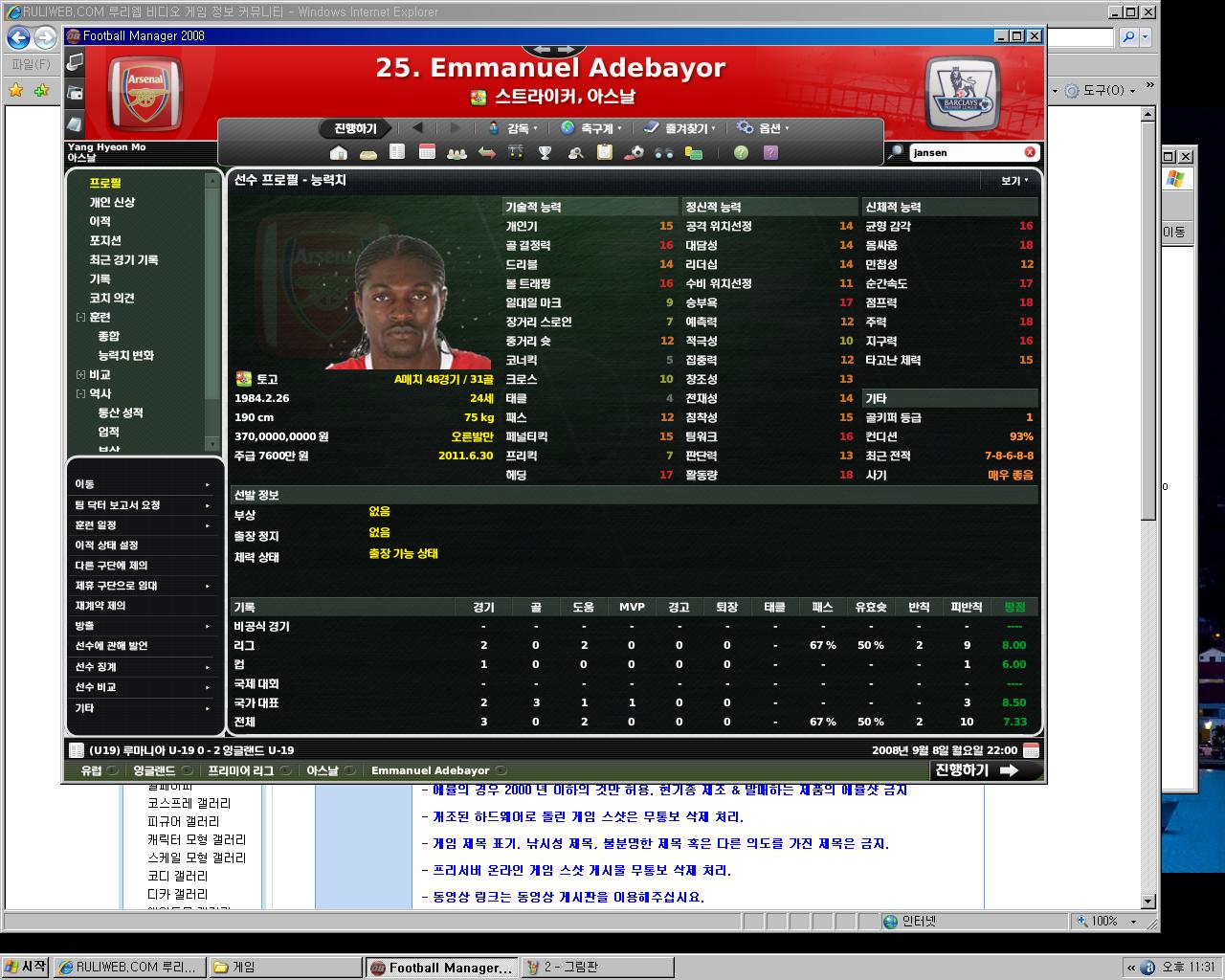Open the squad icon showing a group of people

[x=457, y=153]
